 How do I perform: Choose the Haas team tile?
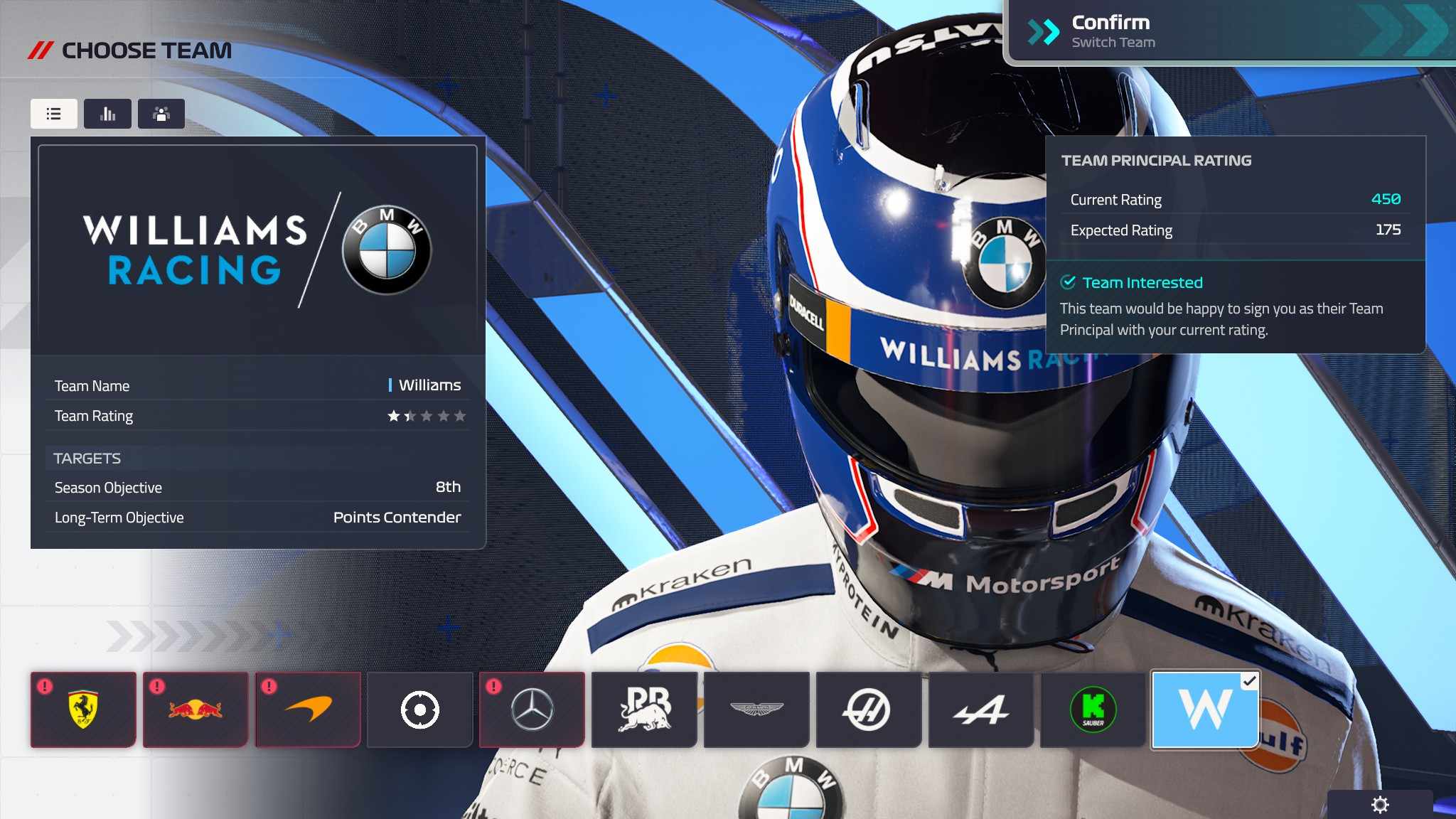tap(869, 710)
